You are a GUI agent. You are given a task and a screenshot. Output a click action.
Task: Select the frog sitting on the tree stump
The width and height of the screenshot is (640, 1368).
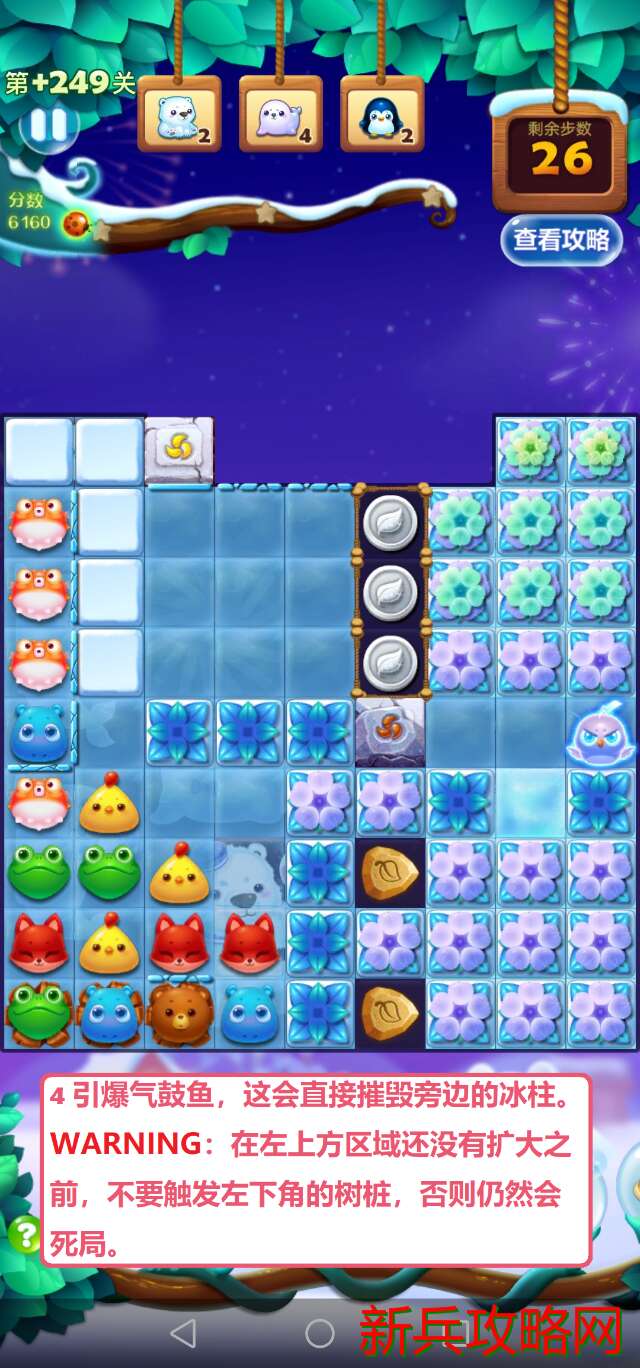point(38,1013)
